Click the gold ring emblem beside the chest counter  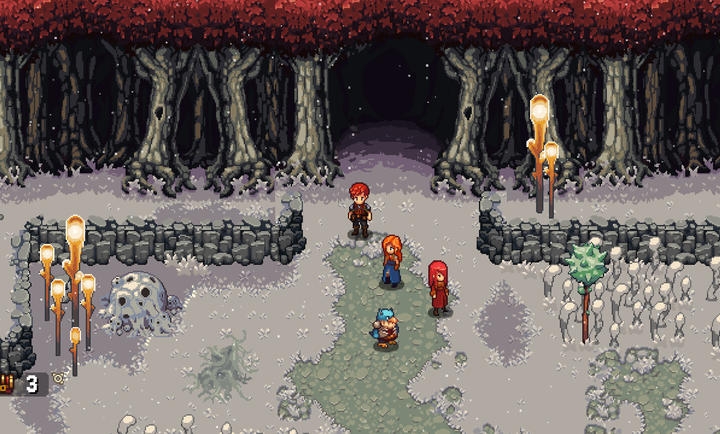(x=58, y=379)
